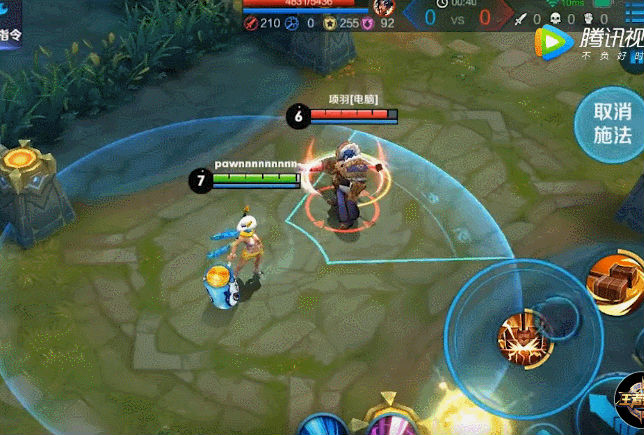Image resolution: width=644 pixels, height=435 pixels.
Task: Select the hero portrait beside the health bar
Action: (384, 7)
